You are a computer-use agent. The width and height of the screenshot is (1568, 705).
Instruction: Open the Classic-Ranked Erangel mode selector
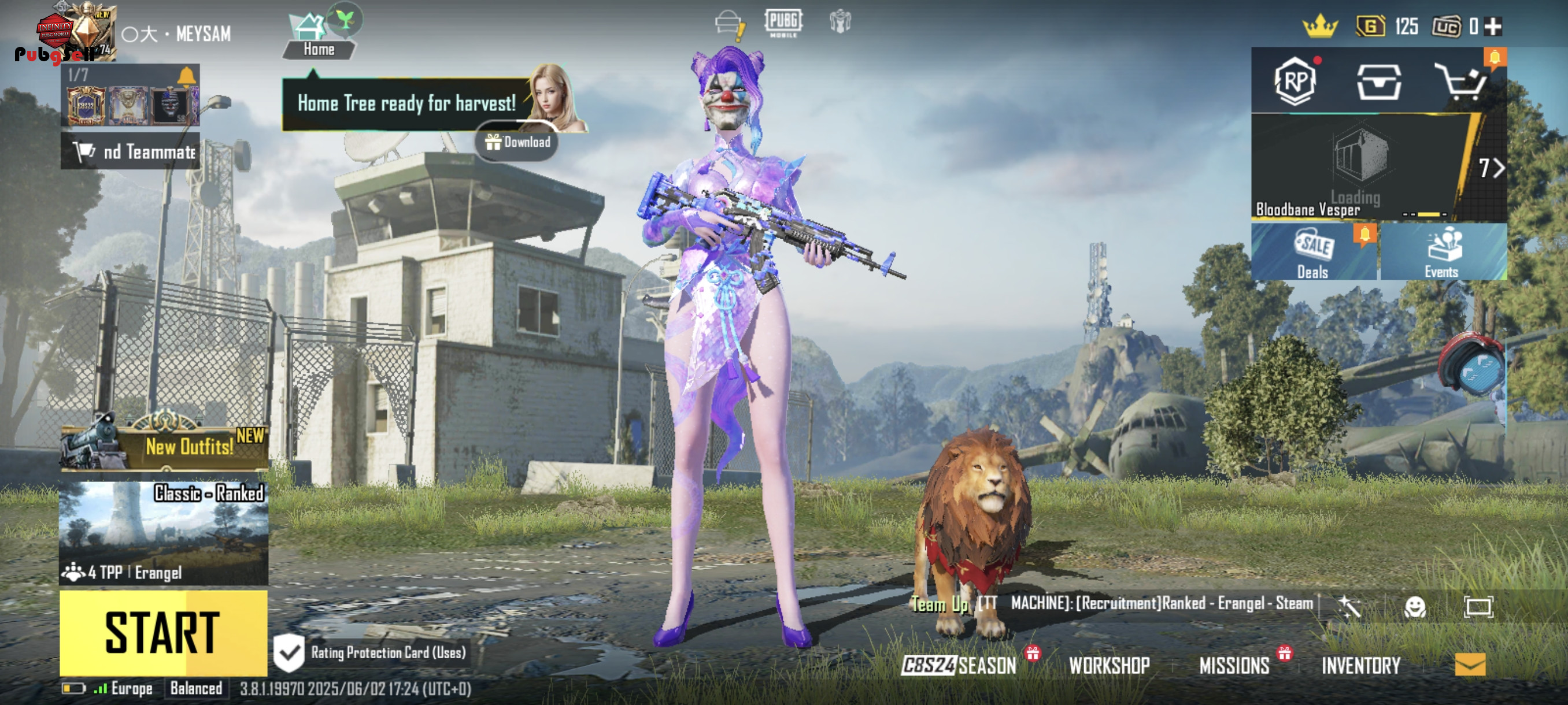click(163, 533)
